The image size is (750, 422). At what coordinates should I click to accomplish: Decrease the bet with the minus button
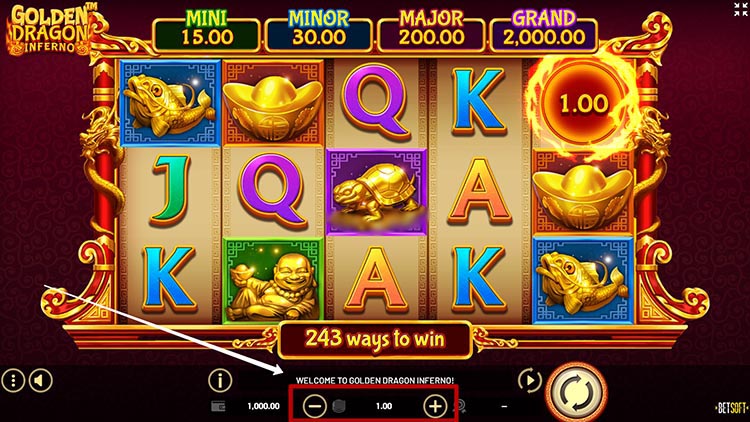(314, 406)
